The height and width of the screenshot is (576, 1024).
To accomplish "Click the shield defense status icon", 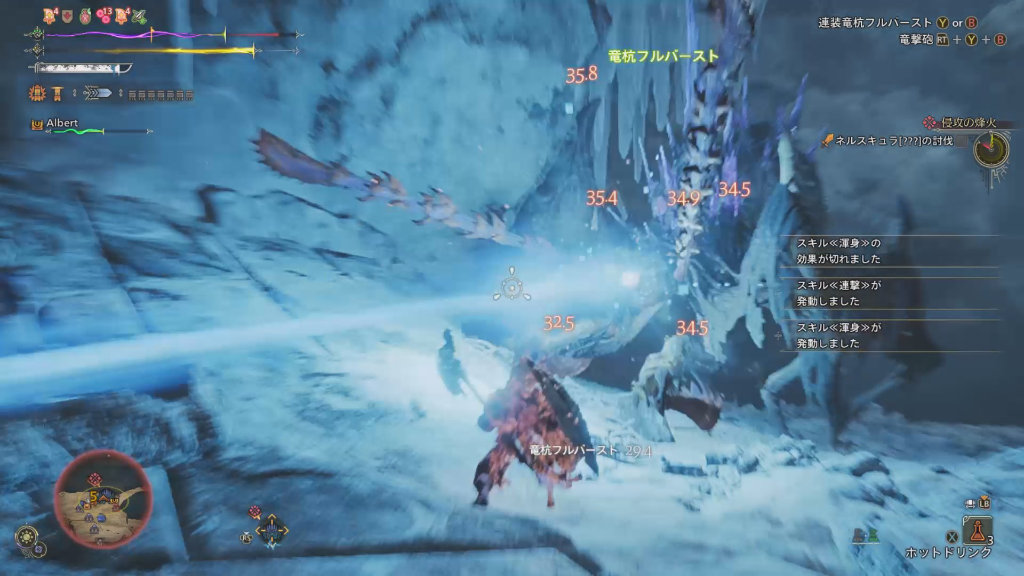I will (x=68, y=16).
